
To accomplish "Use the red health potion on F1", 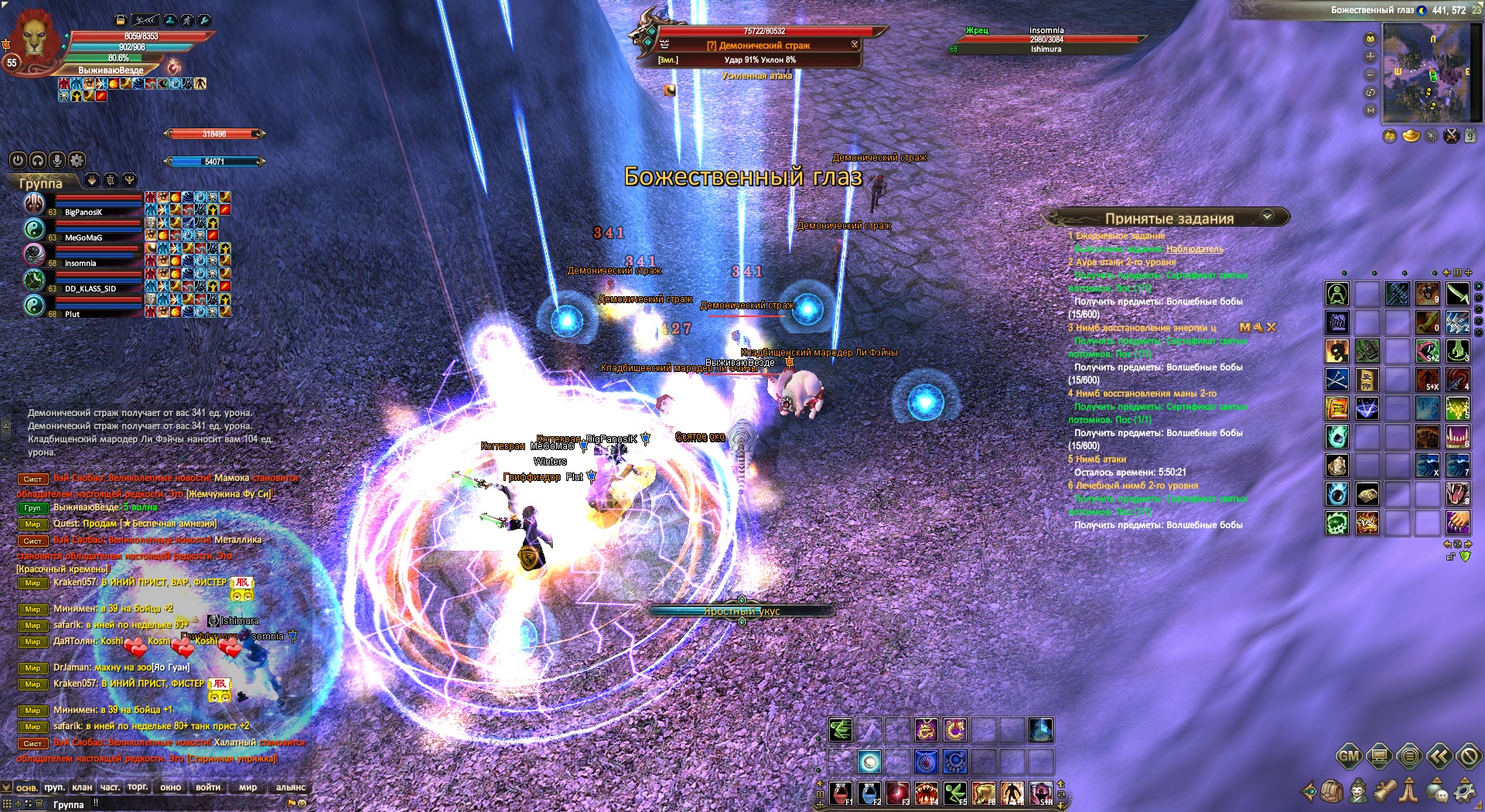I will (x=841, y=793).
